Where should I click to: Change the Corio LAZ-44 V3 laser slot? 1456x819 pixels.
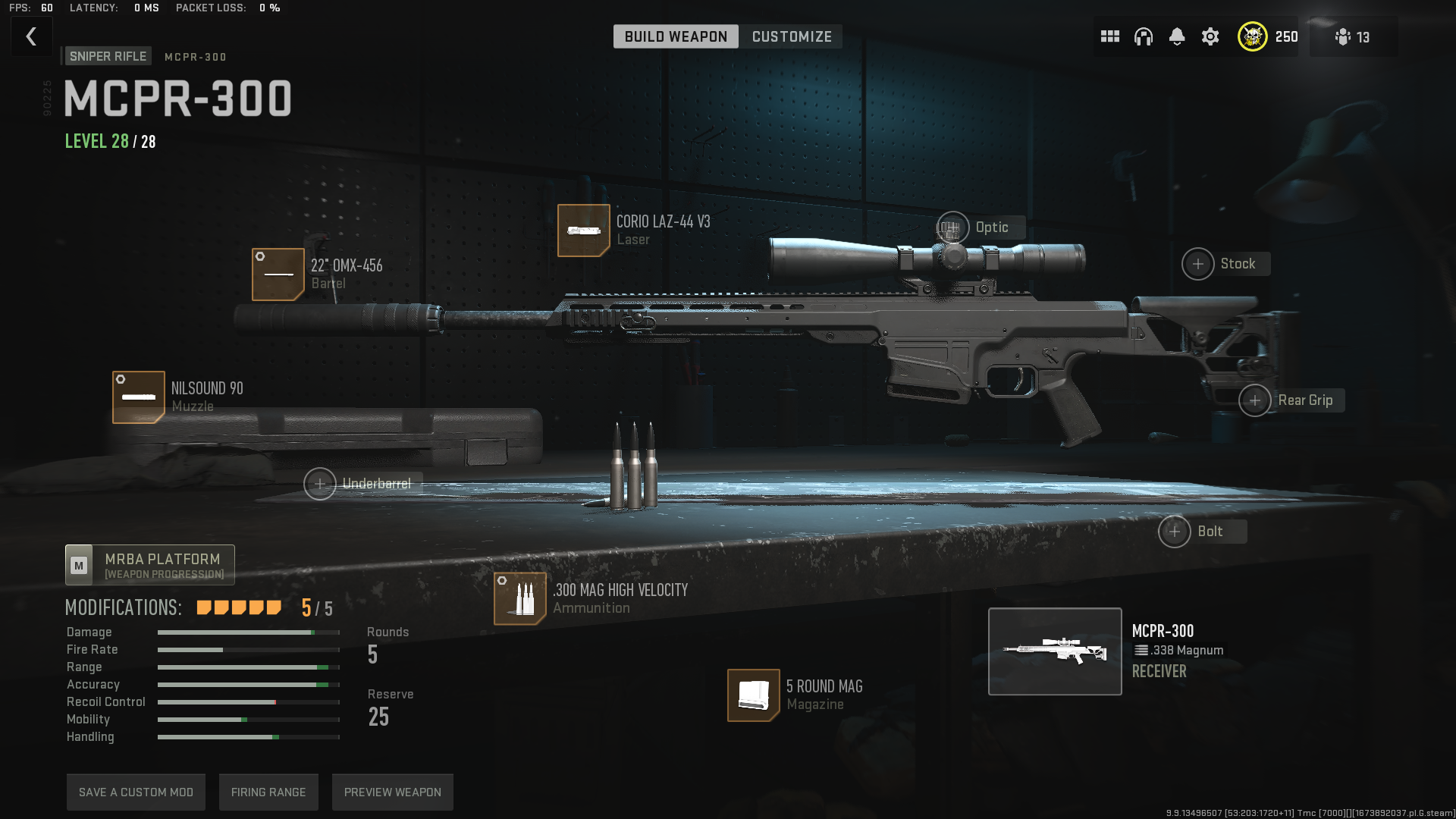coord(583,230)
